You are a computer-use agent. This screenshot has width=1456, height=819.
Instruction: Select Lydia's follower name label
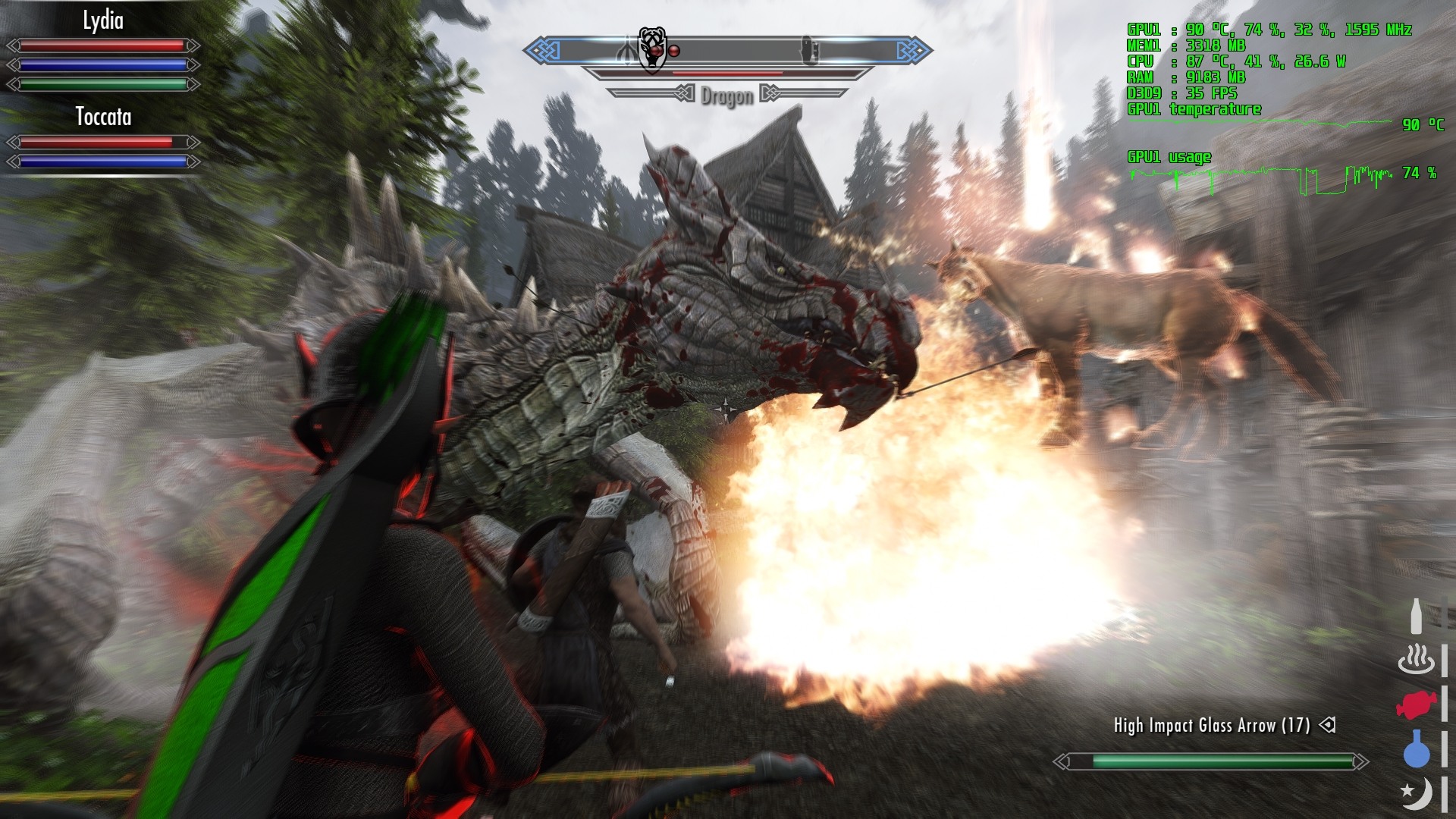(103, 20)
